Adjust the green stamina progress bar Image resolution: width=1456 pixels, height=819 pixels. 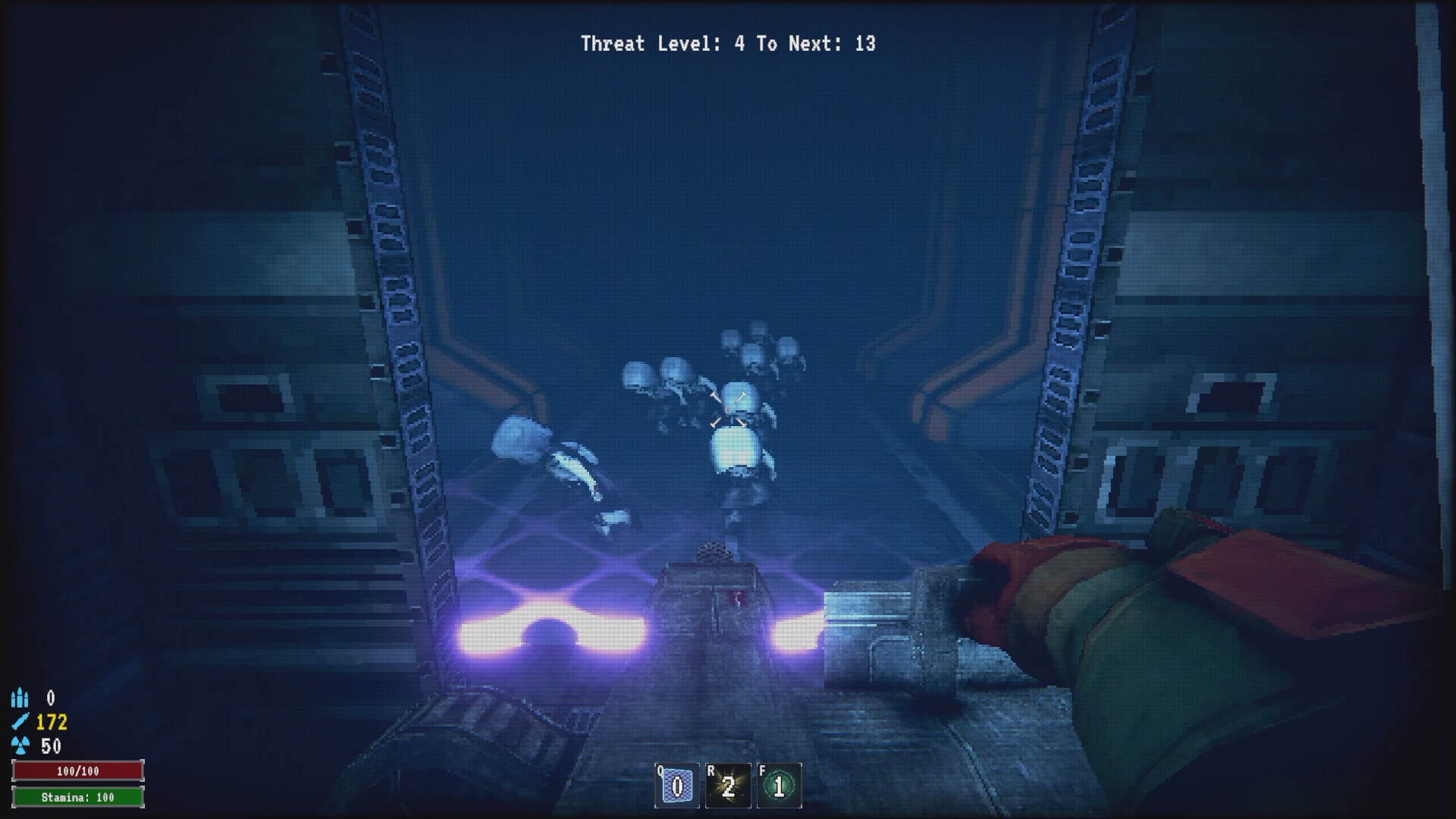tap(78, 798)
